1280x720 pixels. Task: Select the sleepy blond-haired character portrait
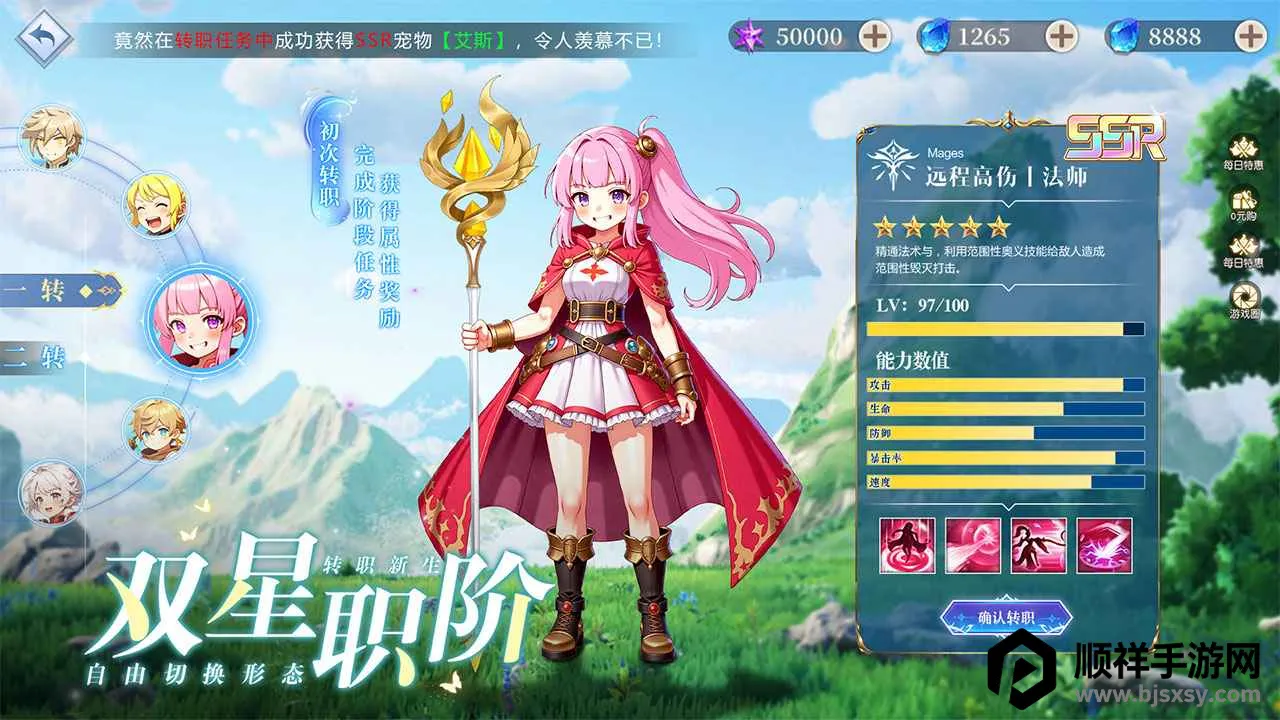[52, 137]
